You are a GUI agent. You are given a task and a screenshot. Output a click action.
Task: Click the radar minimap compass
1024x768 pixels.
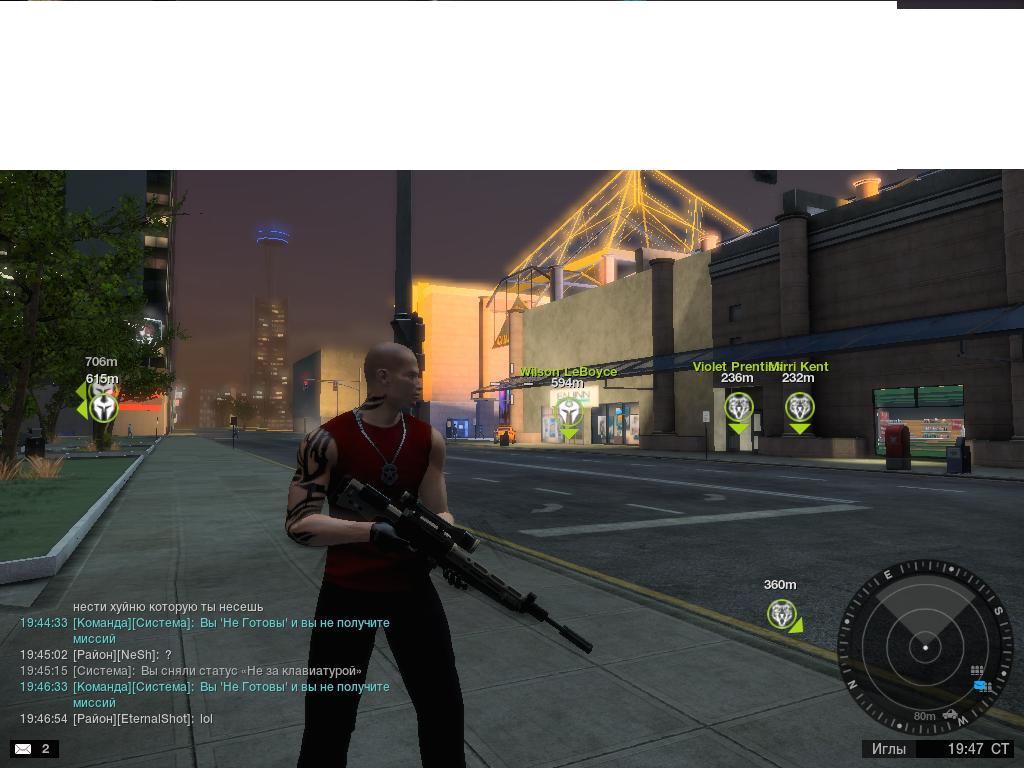[925, 647]
